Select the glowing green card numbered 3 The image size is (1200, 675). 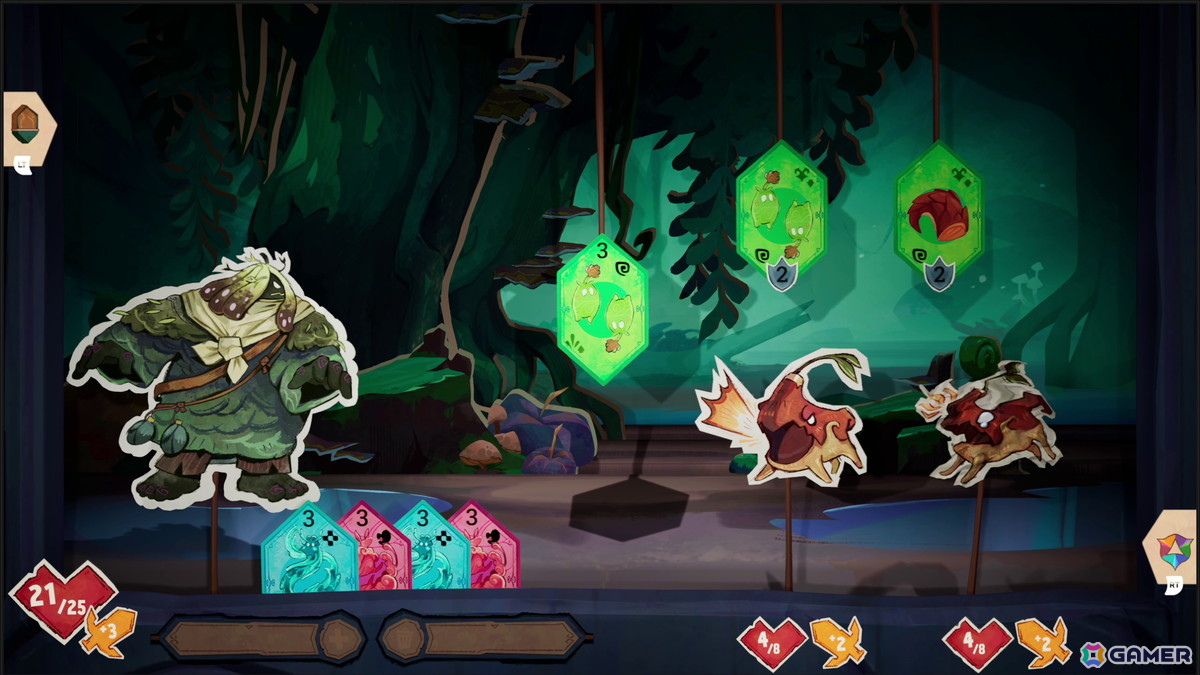[602, 308]
